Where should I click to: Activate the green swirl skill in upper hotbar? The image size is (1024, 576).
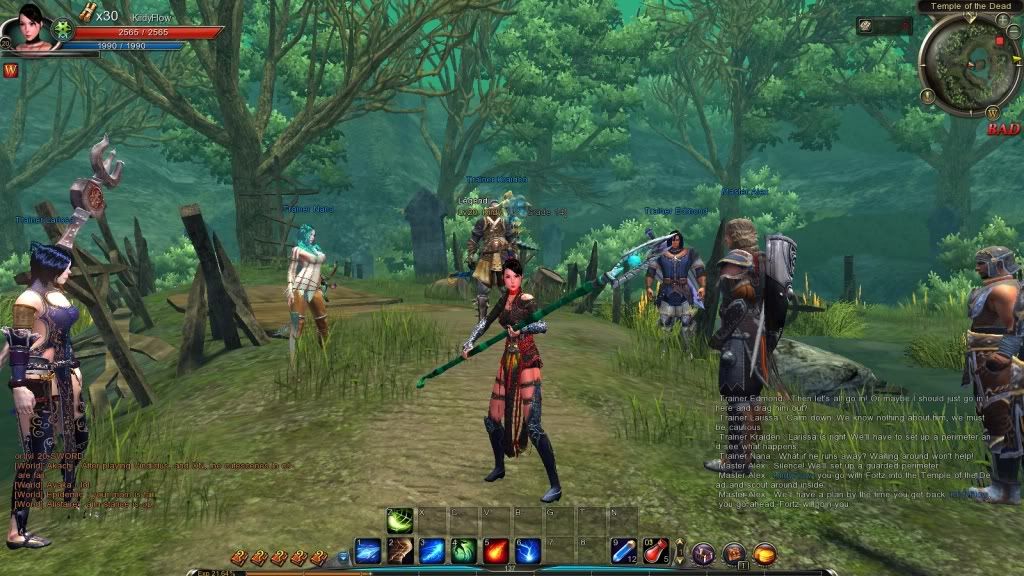(x=400, y=520)
